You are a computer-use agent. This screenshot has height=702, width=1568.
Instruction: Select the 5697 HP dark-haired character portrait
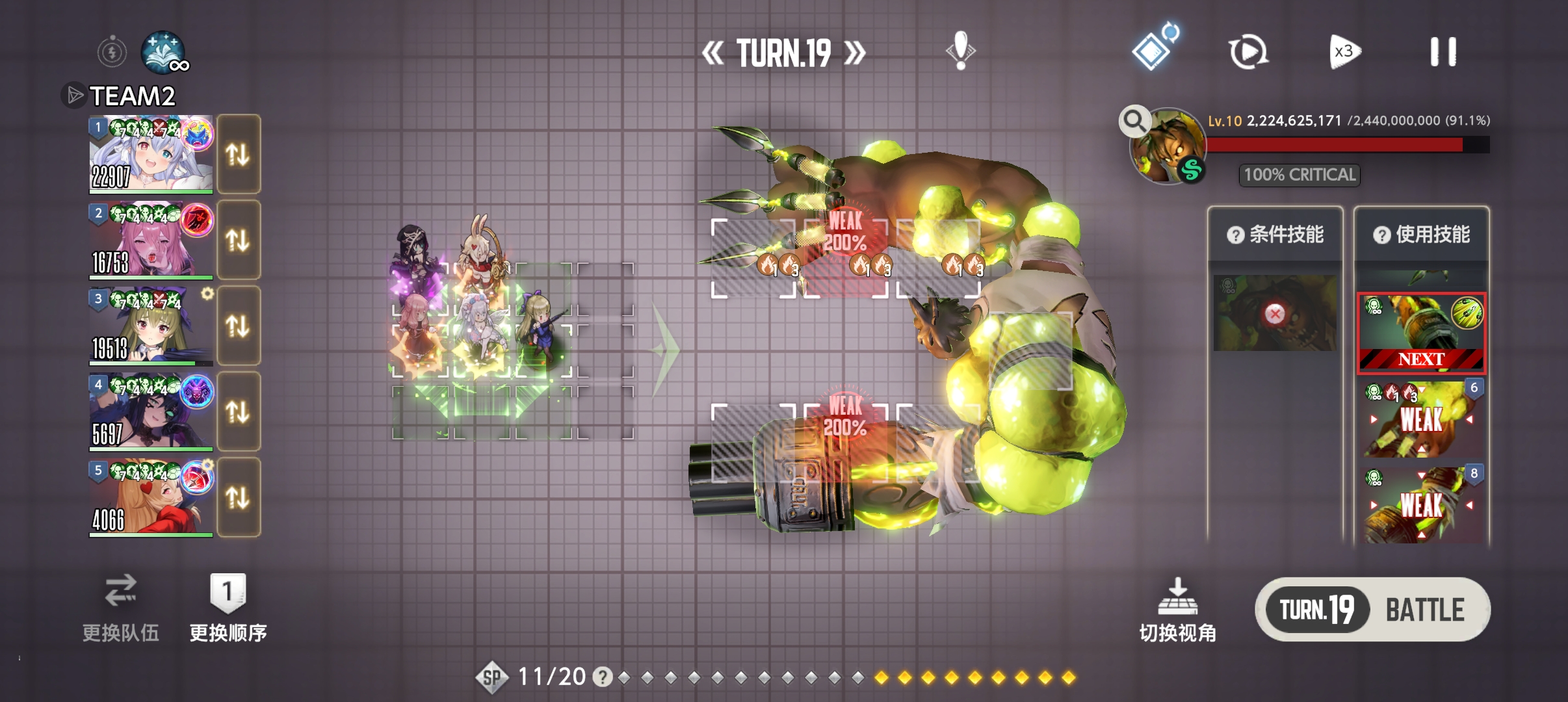pos(151,412)
